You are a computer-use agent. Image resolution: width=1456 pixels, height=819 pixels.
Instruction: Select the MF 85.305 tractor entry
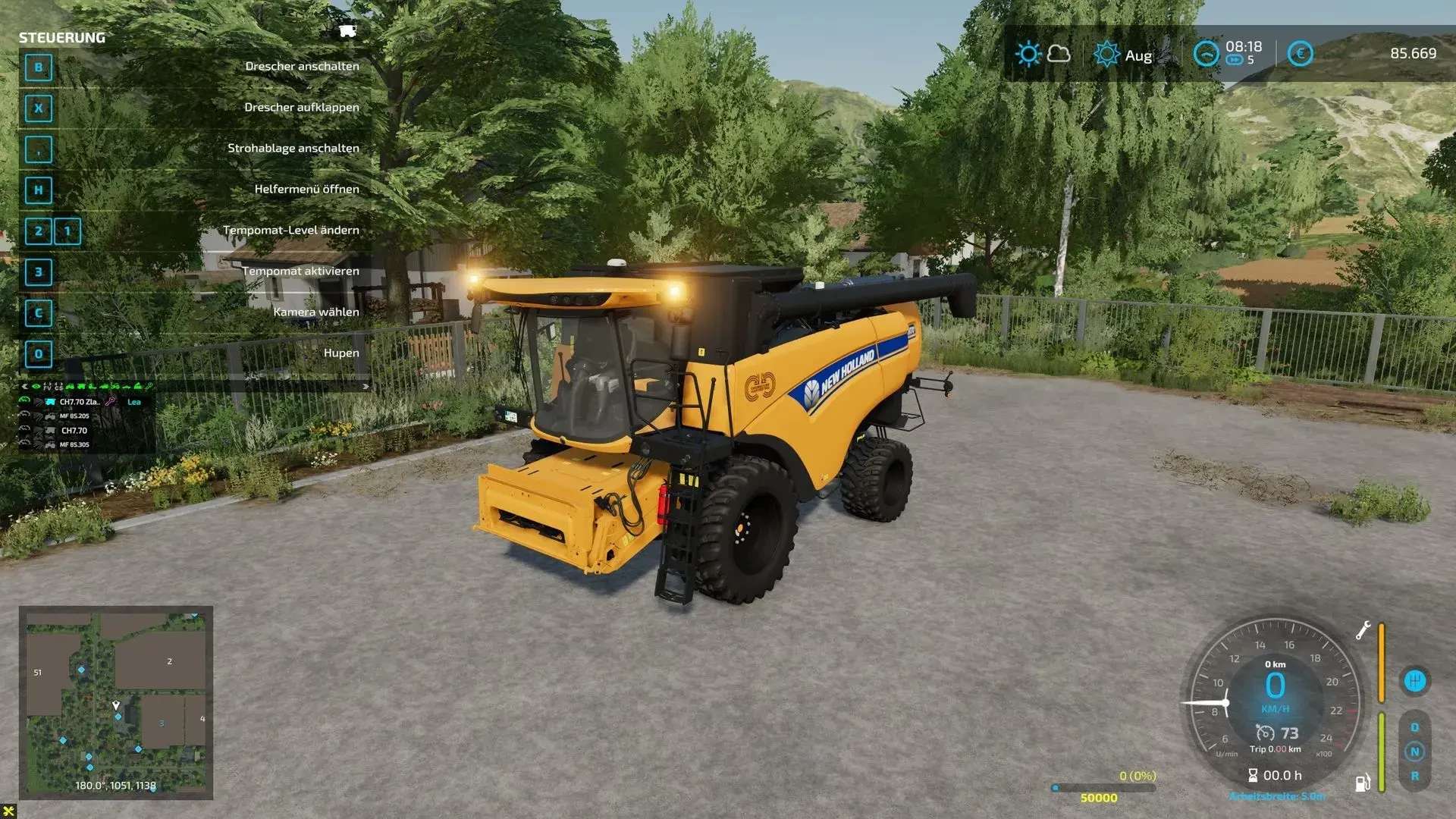pos(74,445)
